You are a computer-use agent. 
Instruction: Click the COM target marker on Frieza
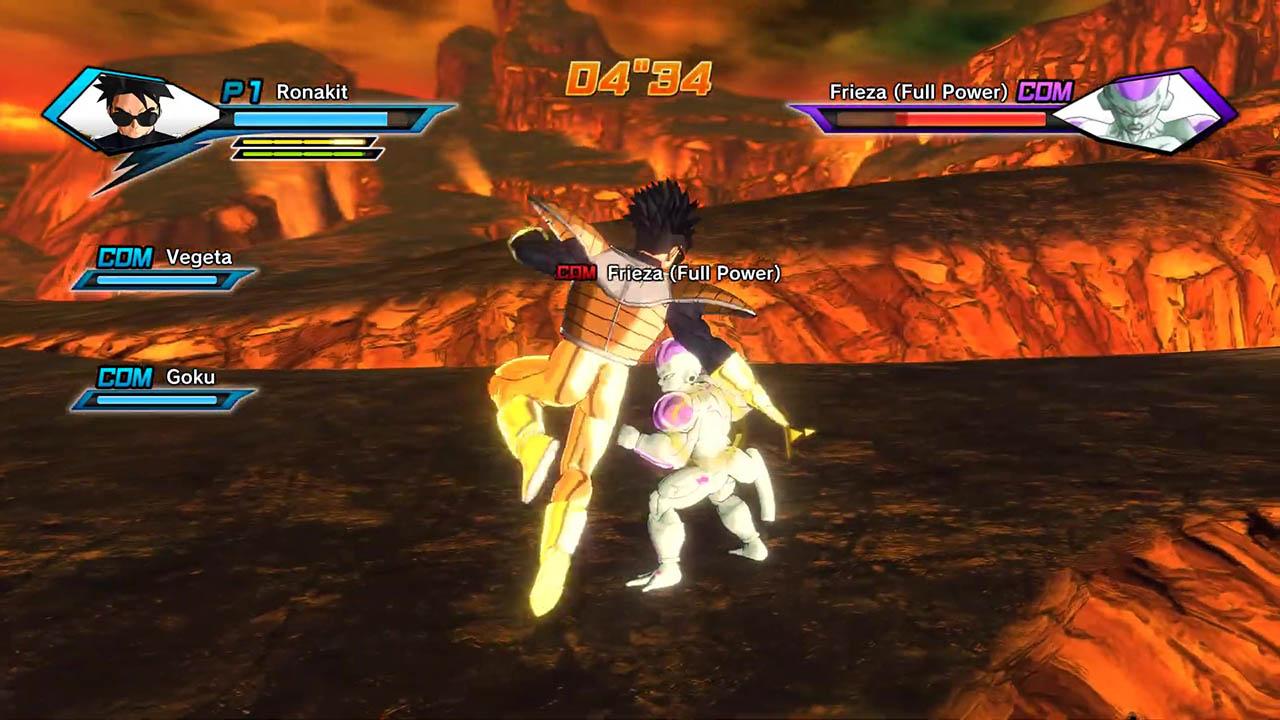(575, 270)
